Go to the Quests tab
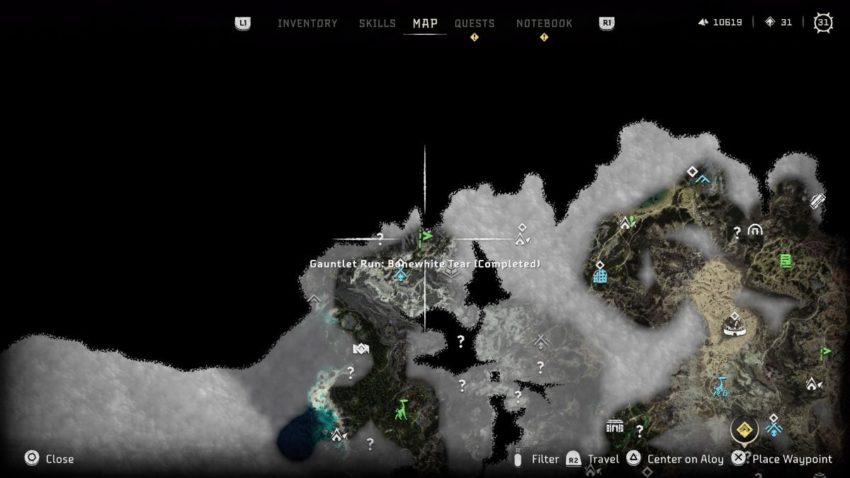Viewport: 850px width, 478px height. coord(474,23)
